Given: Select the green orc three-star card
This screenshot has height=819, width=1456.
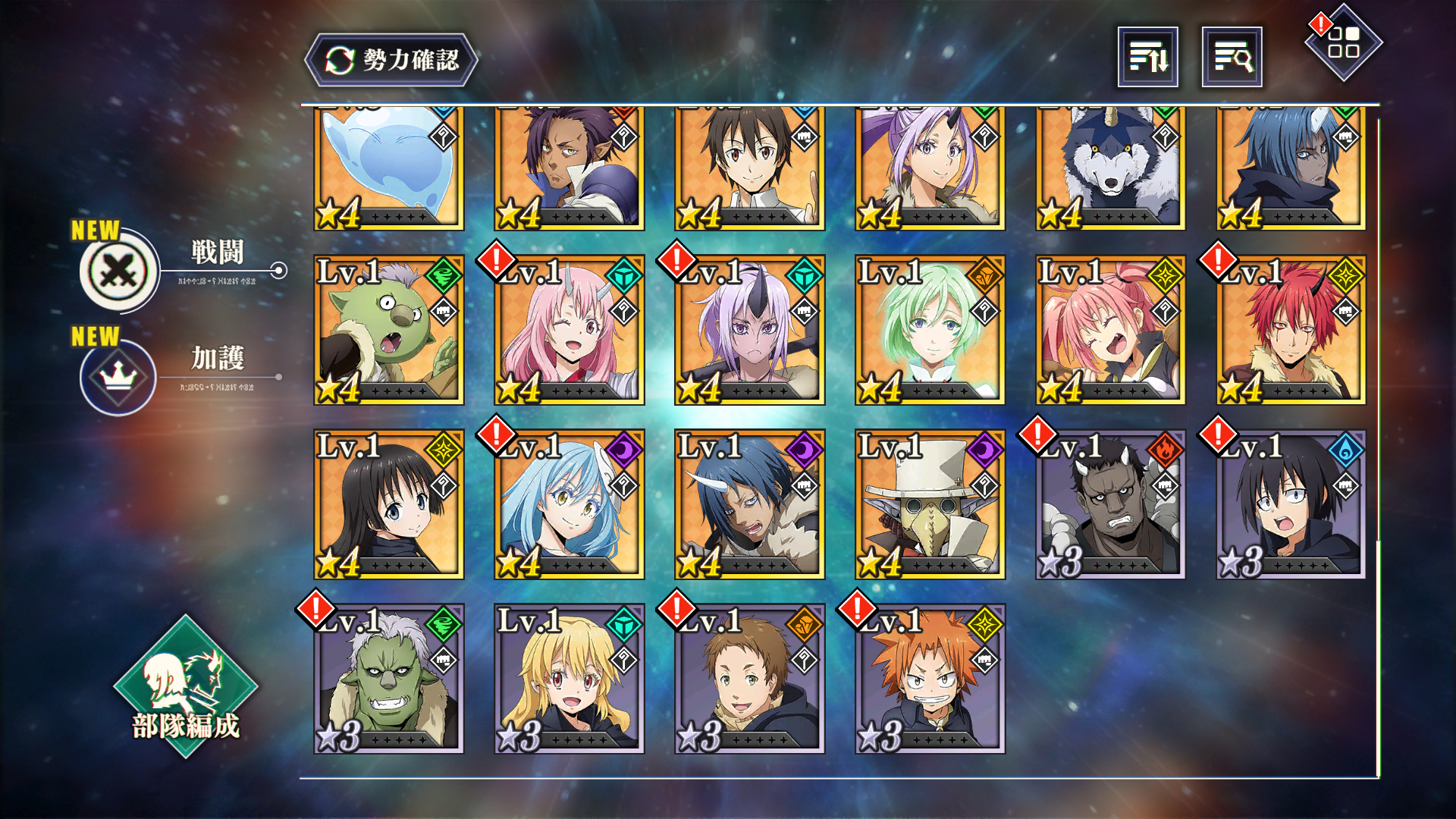Looking at the screenshot, I should point(388,679).
